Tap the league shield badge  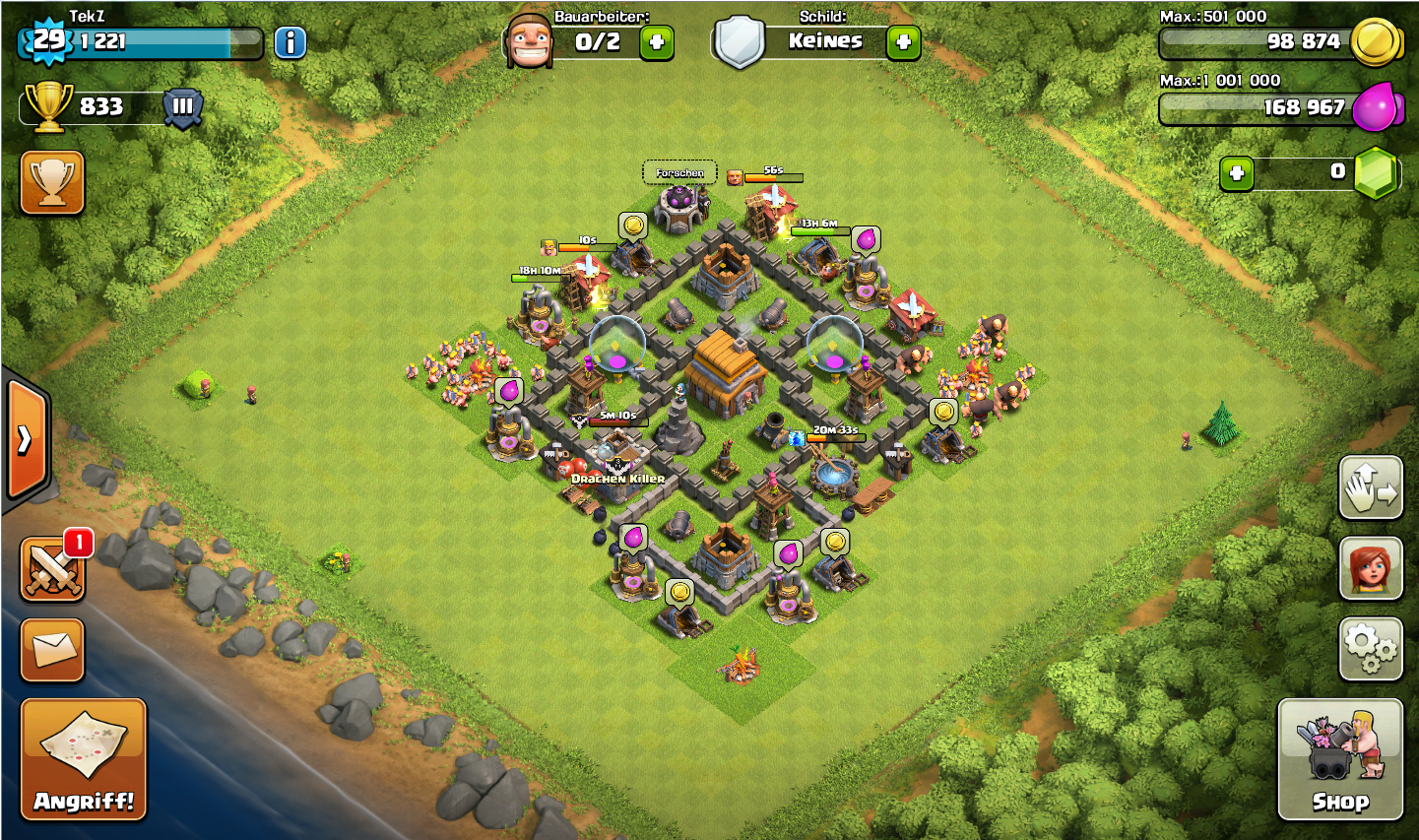pyautogui.click(x=183, y=107)
